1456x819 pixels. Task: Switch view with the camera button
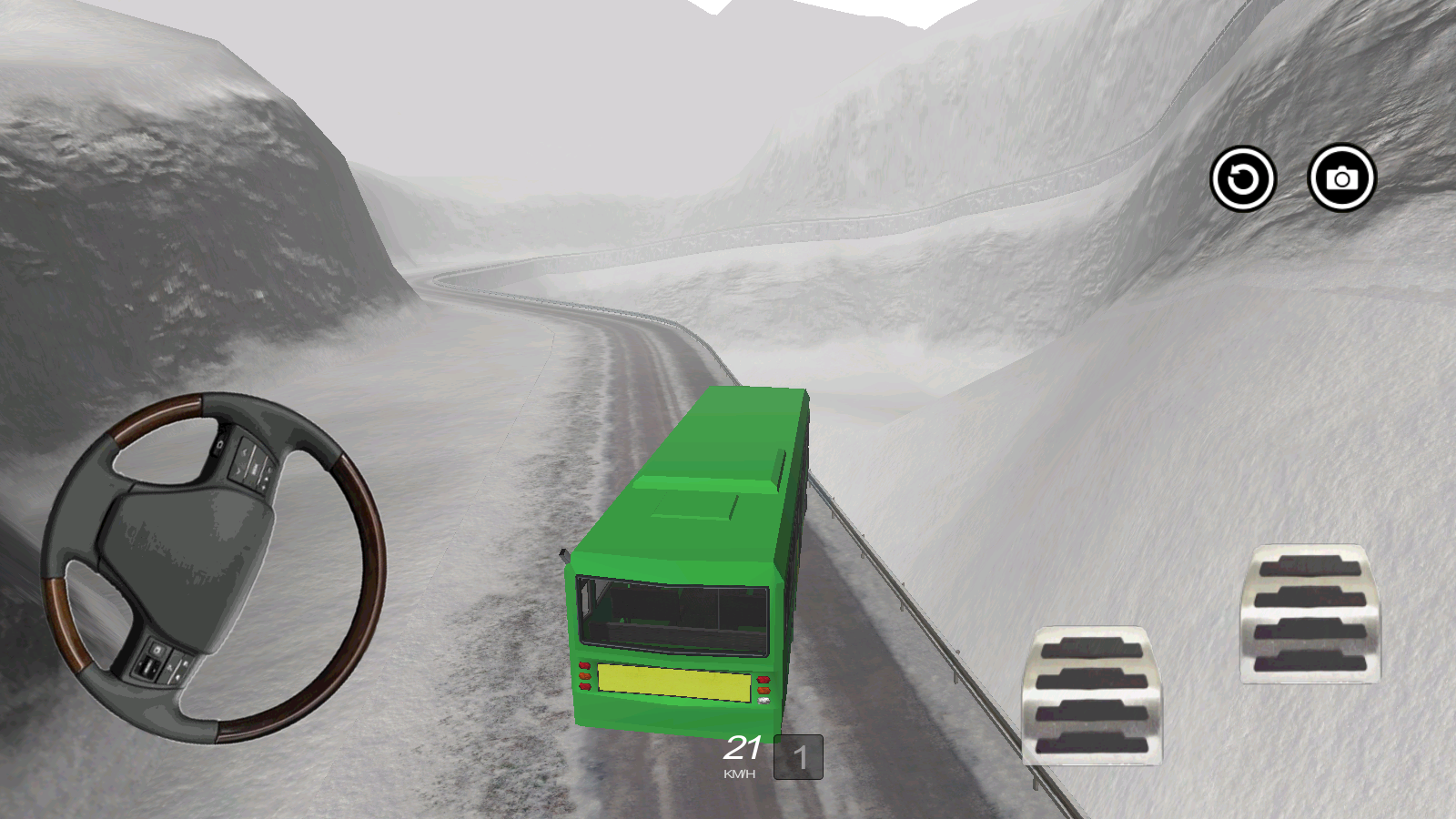click(x=1341, y=178)
